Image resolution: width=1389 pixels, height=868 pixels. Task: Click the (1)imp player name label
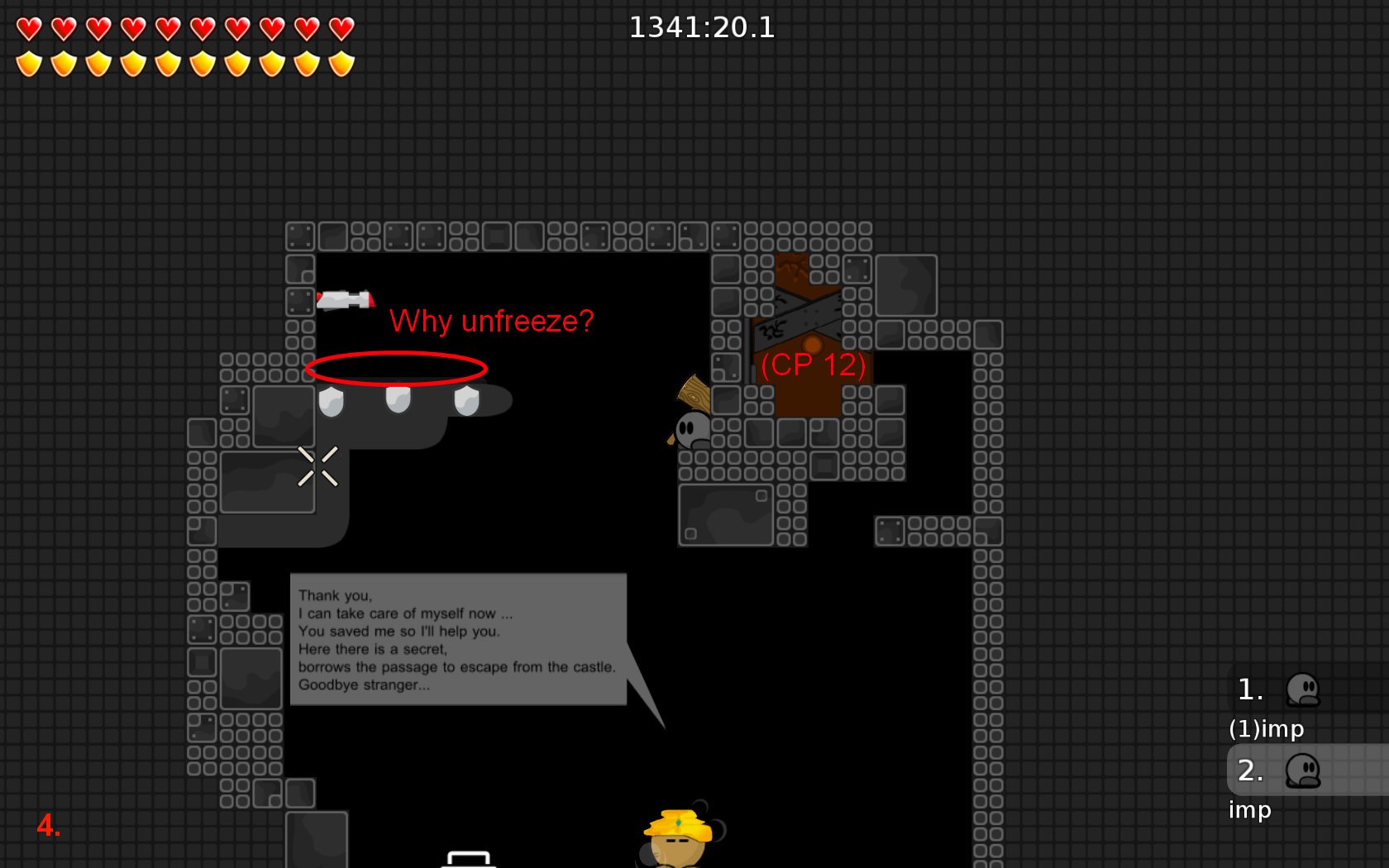click(1267, 729)
